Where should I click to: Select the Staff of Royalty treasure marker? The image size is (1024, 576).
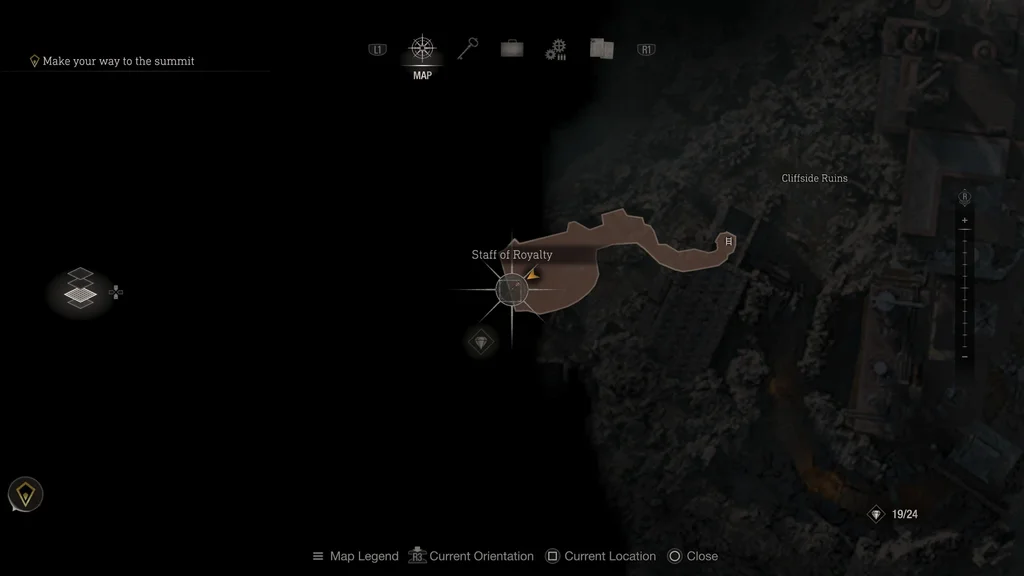(512, 290)
